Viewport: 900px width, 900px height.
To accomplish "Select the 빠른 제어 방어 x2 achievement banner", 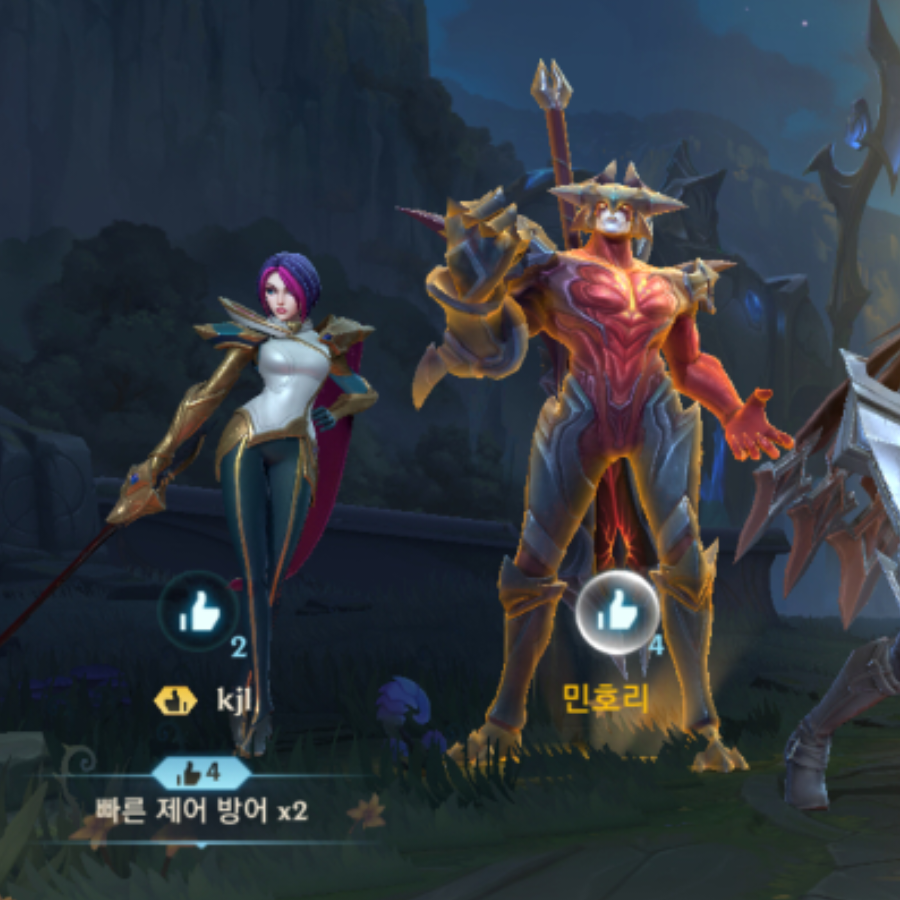I will pos(201,809).
